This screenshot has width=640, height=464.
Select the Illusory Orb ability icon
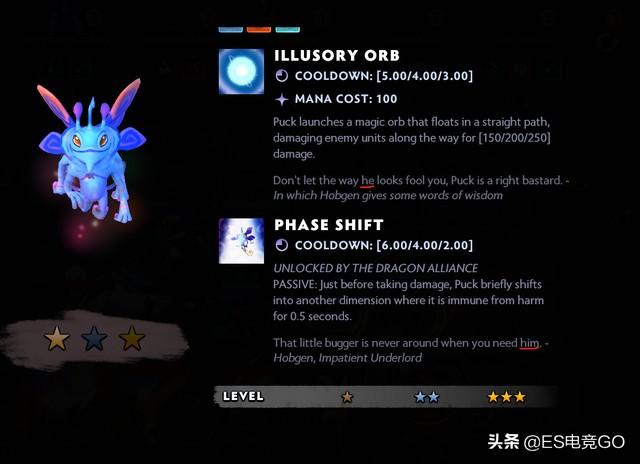click(241, 71)
